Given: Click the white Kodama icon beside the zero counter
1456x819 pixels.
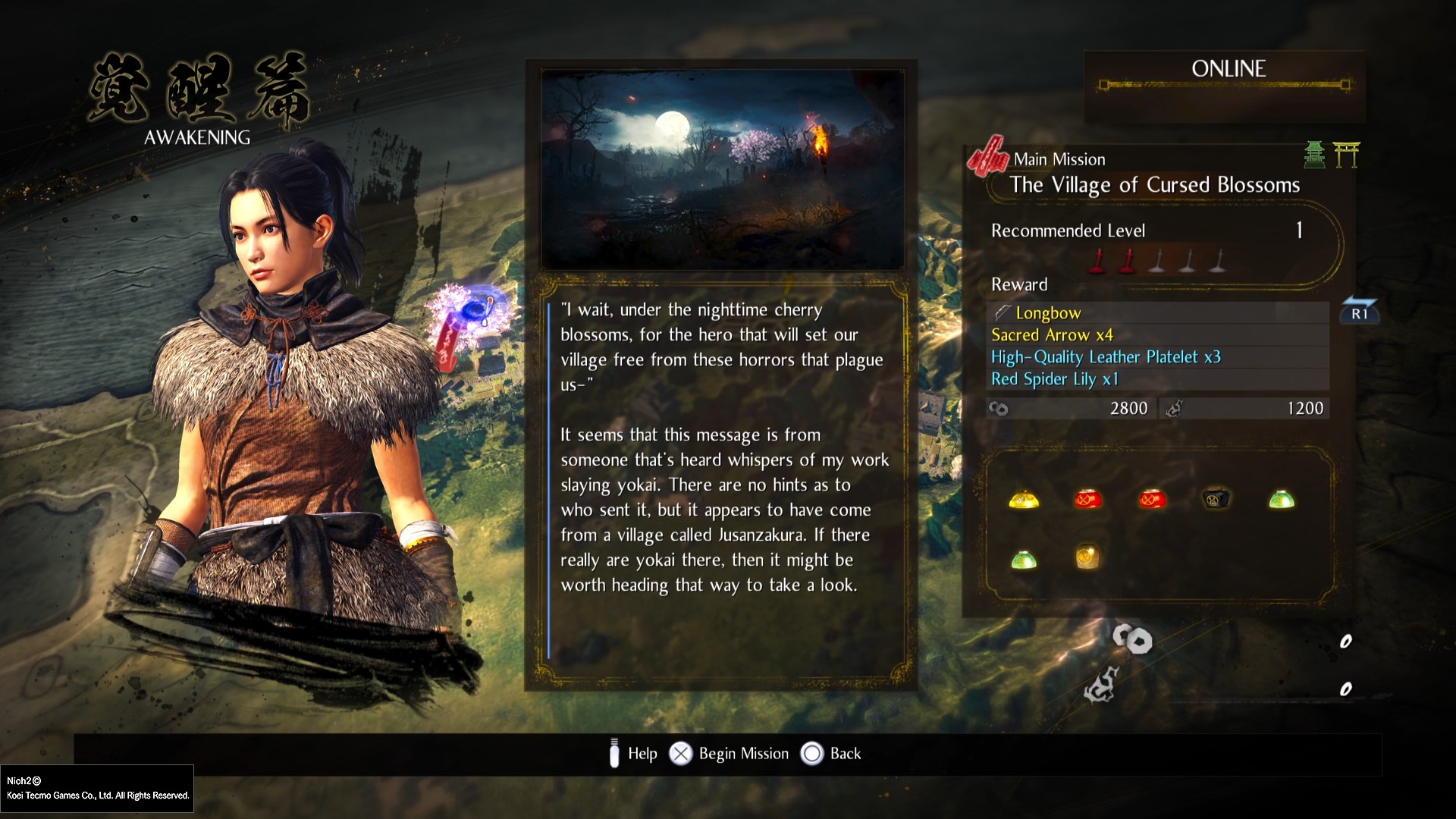Looking at the screenshot, I should (x=1133, y=640).
